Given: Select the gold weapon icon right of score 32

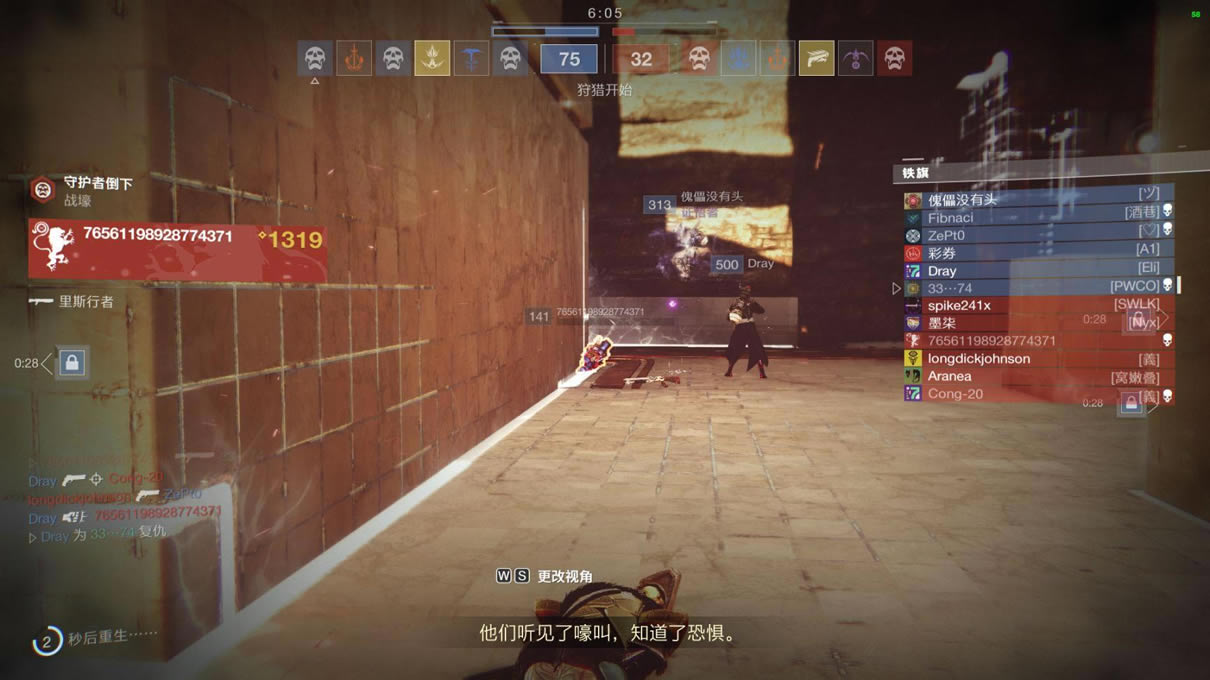Looking at the screenshot, I should pyautogui.click(x=816, y=59).
